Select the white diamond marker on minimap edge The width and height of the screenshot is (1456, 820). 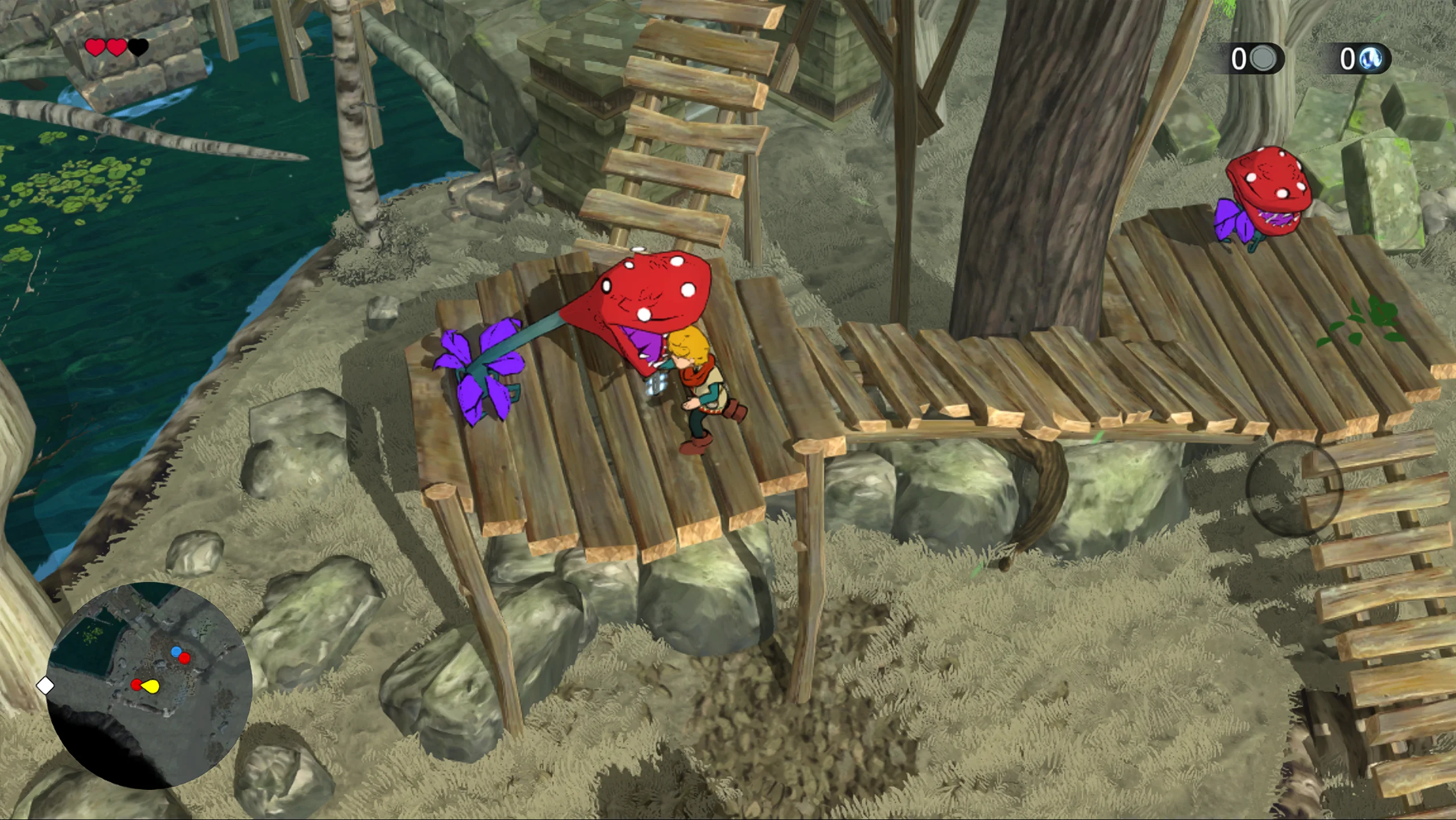coord(45,686)
